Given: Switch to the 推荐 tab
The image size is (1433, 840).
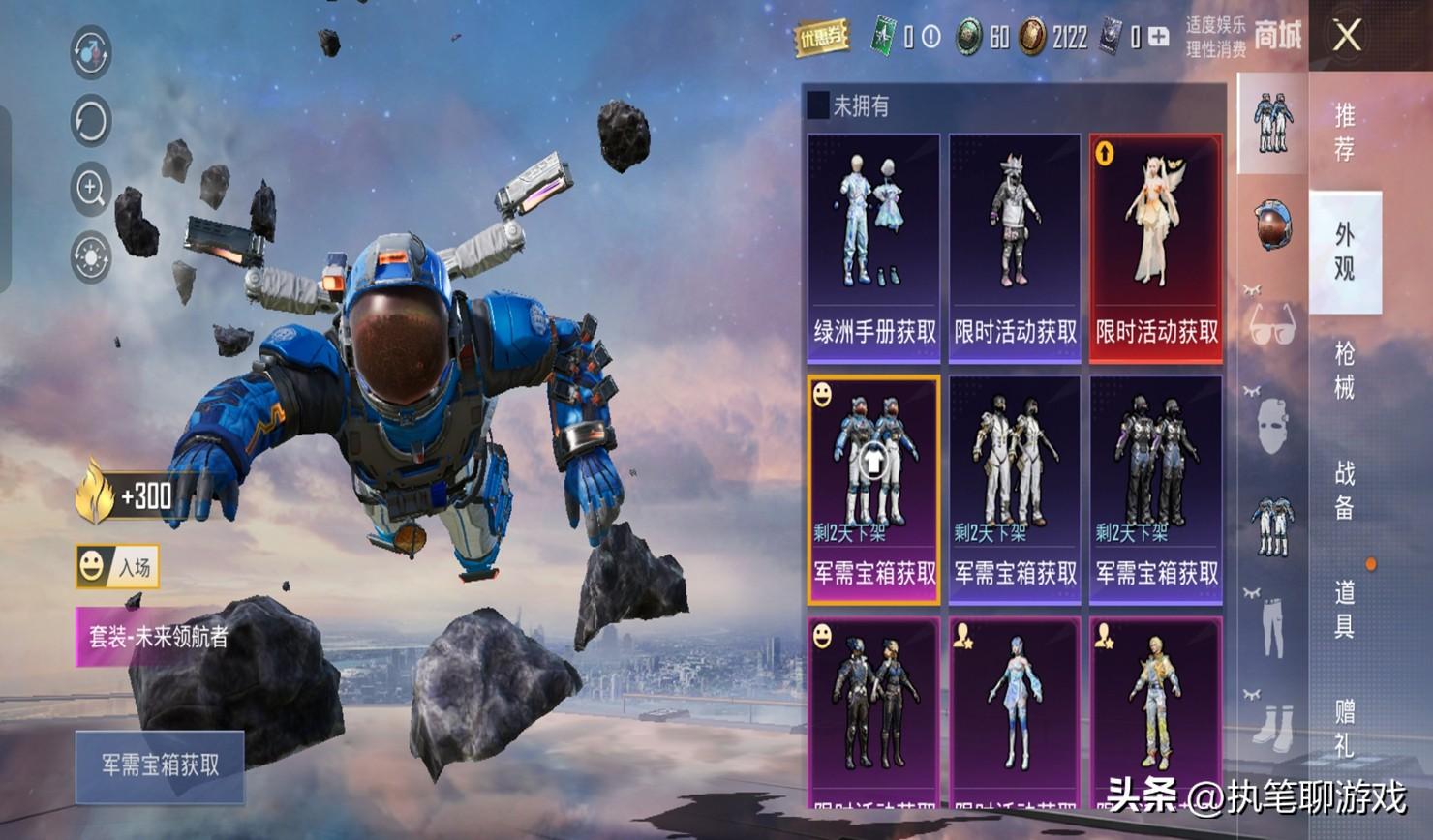Looking at the screenshot, I should pyautogui.click(x=1345, y=132).
